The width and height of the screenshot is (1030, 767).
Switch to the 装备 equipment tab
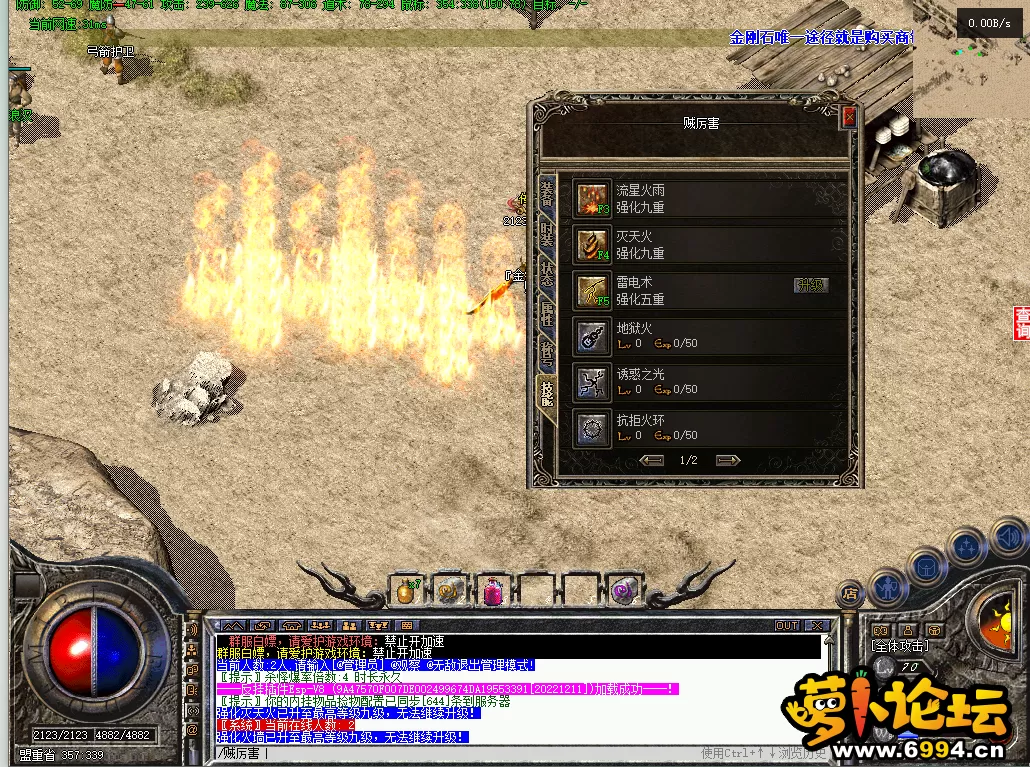coord(547,193)
